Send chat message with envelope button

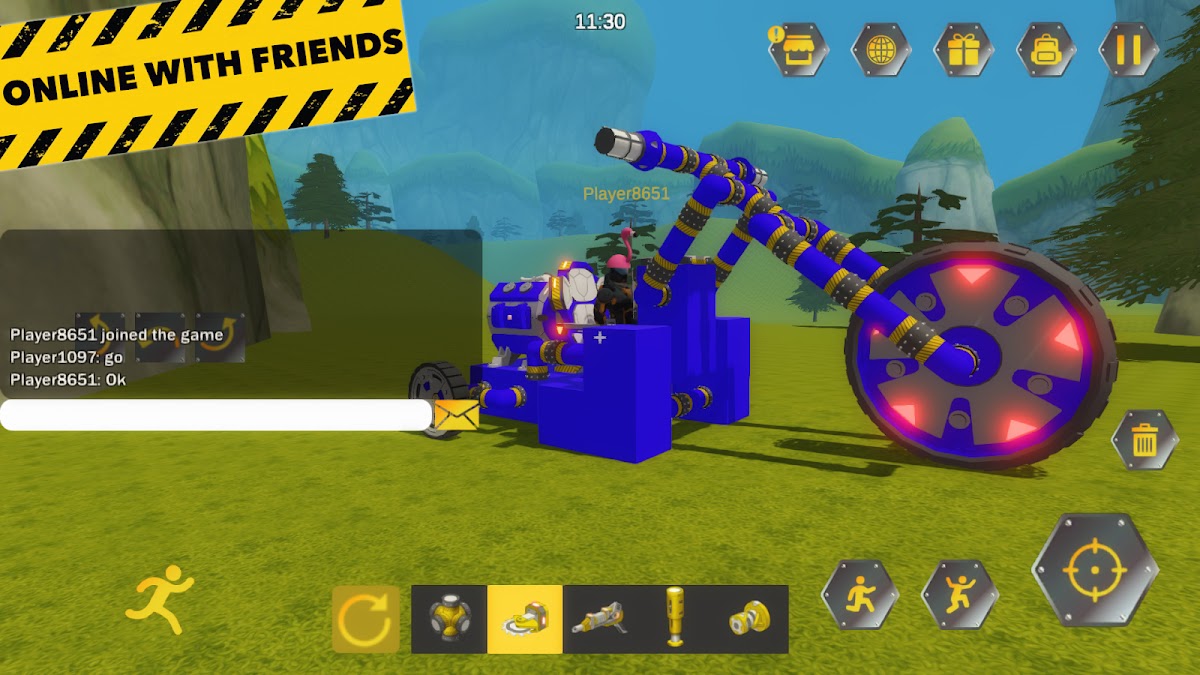pyautogui.click(x=457, y=415)
